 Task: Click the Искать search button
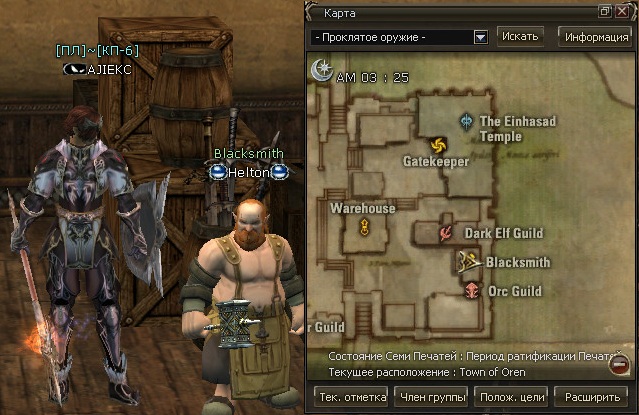coord(520,37)
